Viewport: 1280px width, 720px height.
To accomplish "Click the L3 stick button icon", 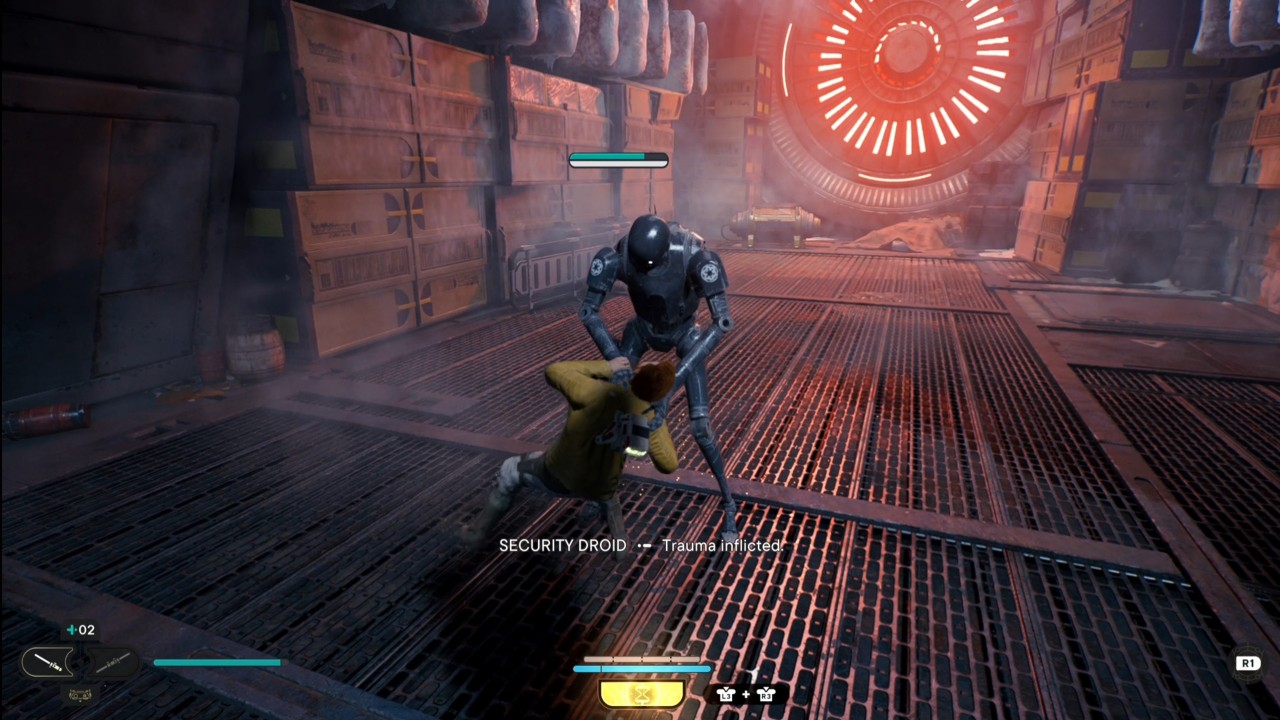I will pyautogui.click(x=727, y=695).
